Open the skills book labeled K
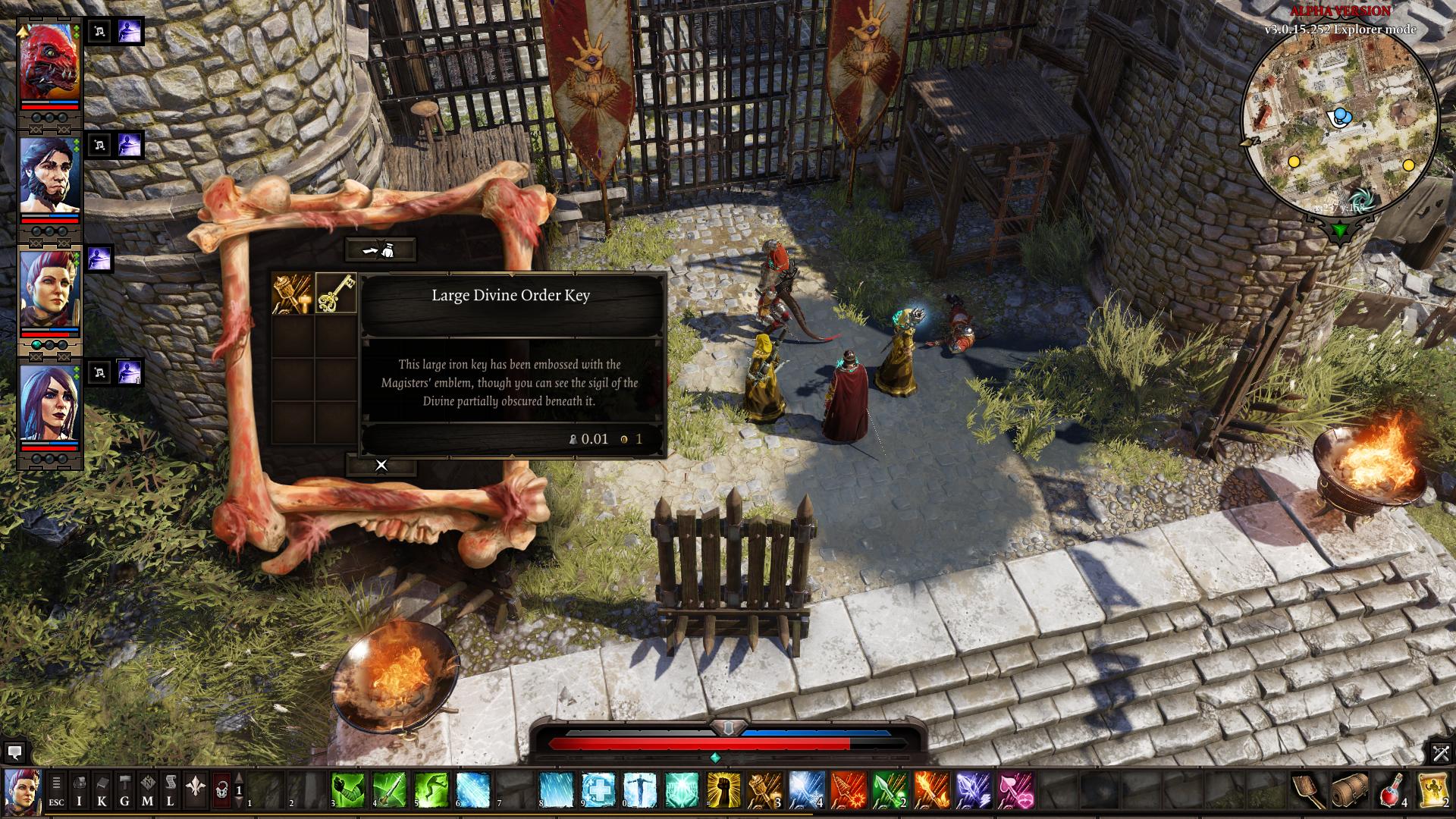1456x819 pixels. [102, 791]
